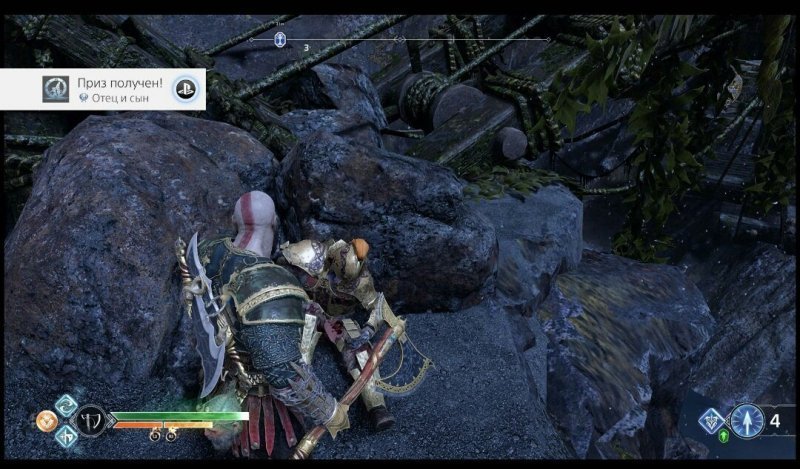Click the green upward arrow buff icon
The height and width of the screenshot is (469, 800).
pos(724,438)
